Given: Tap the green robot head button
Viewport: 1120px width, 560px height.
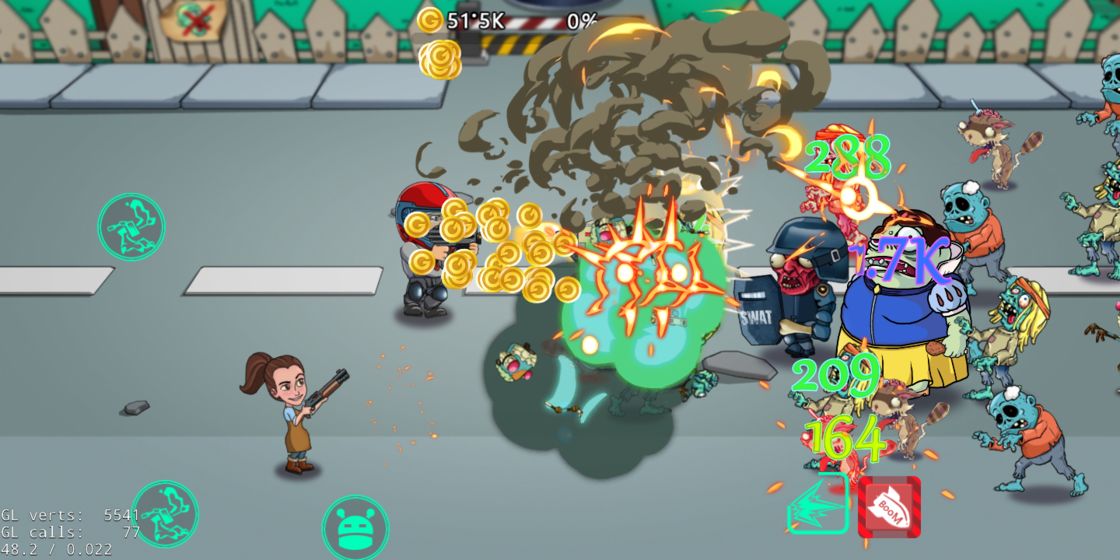Looking at the screenshot, I should click(355, 527).
